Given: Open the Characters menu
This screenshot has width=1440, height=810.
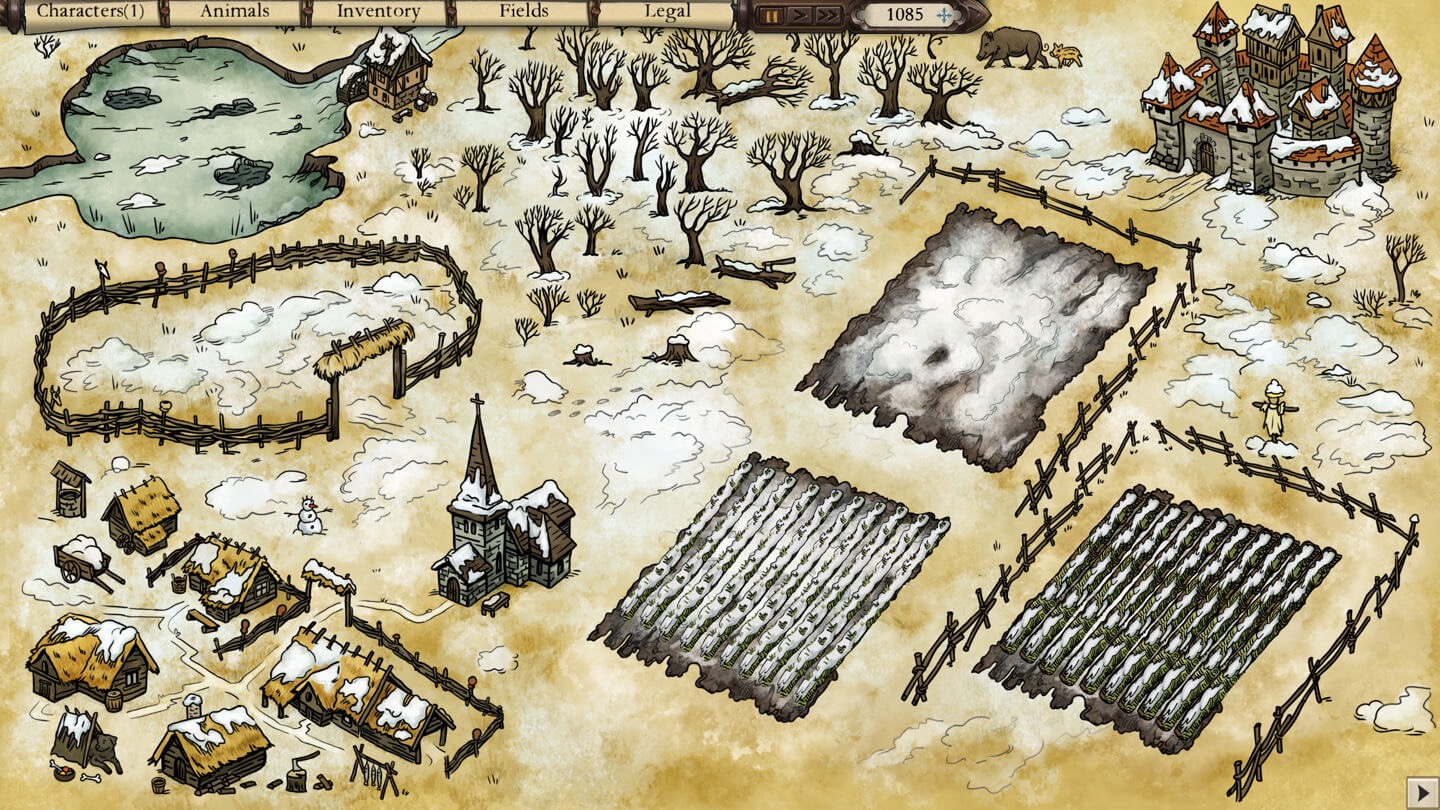Looking at the screenshot, I should [90, 12].
